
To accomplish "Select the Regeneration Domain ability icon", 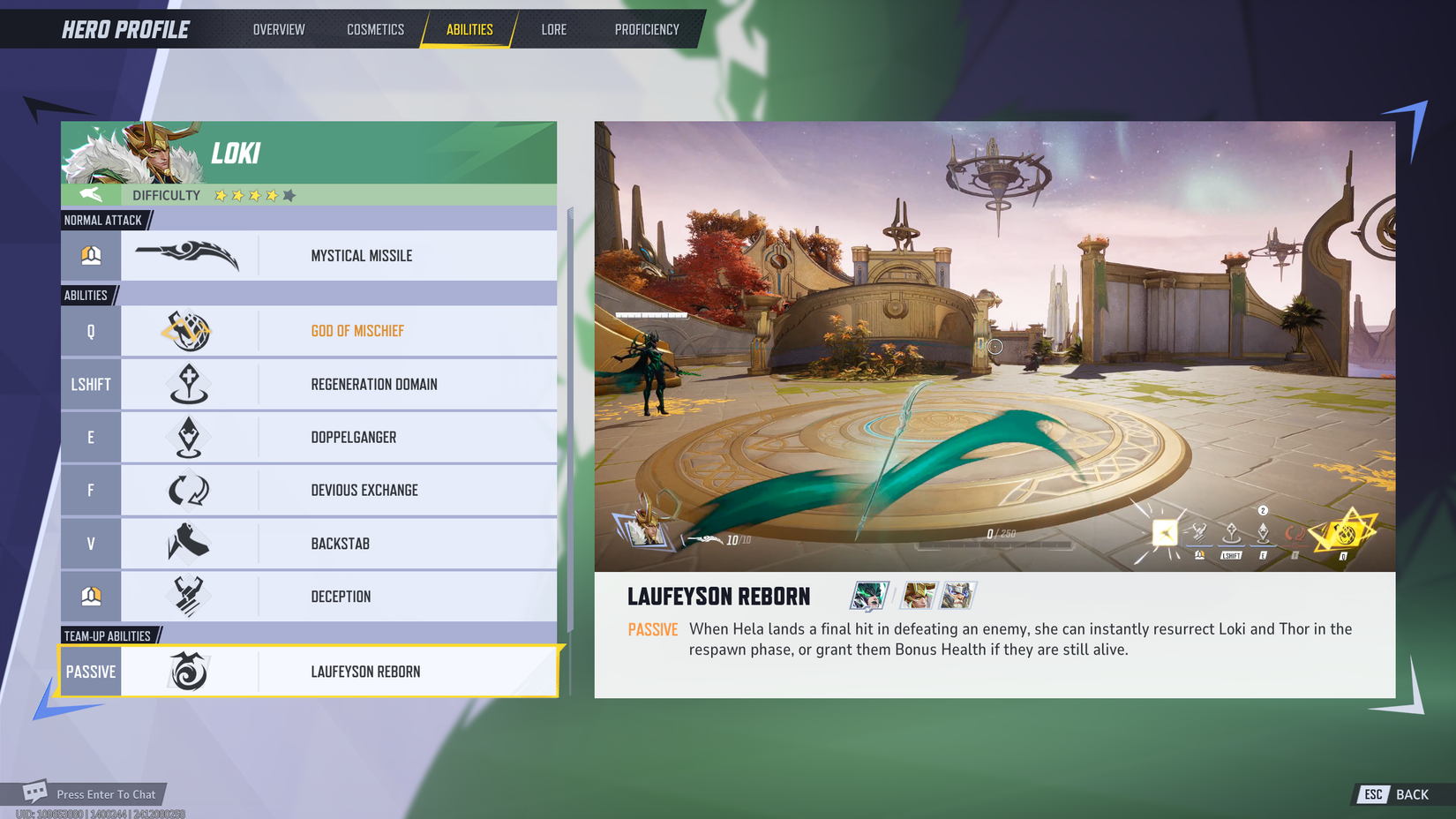I will (187, 384).
